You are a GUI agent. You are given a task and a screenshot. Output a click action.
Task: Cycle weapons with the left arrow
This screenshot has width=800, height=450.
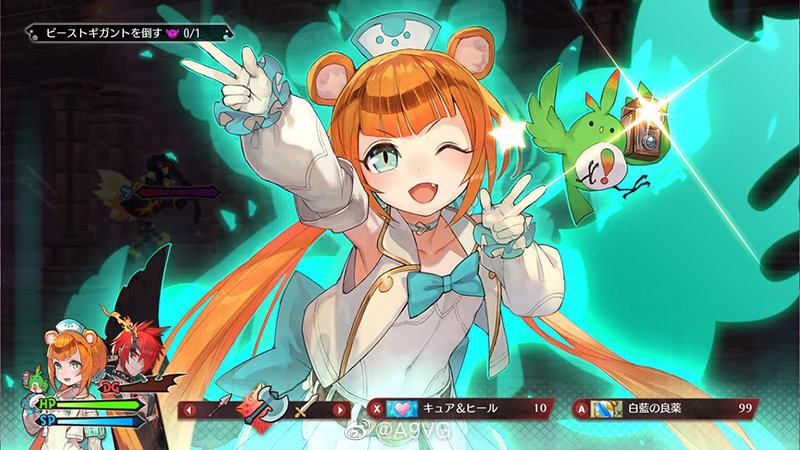coord(187,409)
